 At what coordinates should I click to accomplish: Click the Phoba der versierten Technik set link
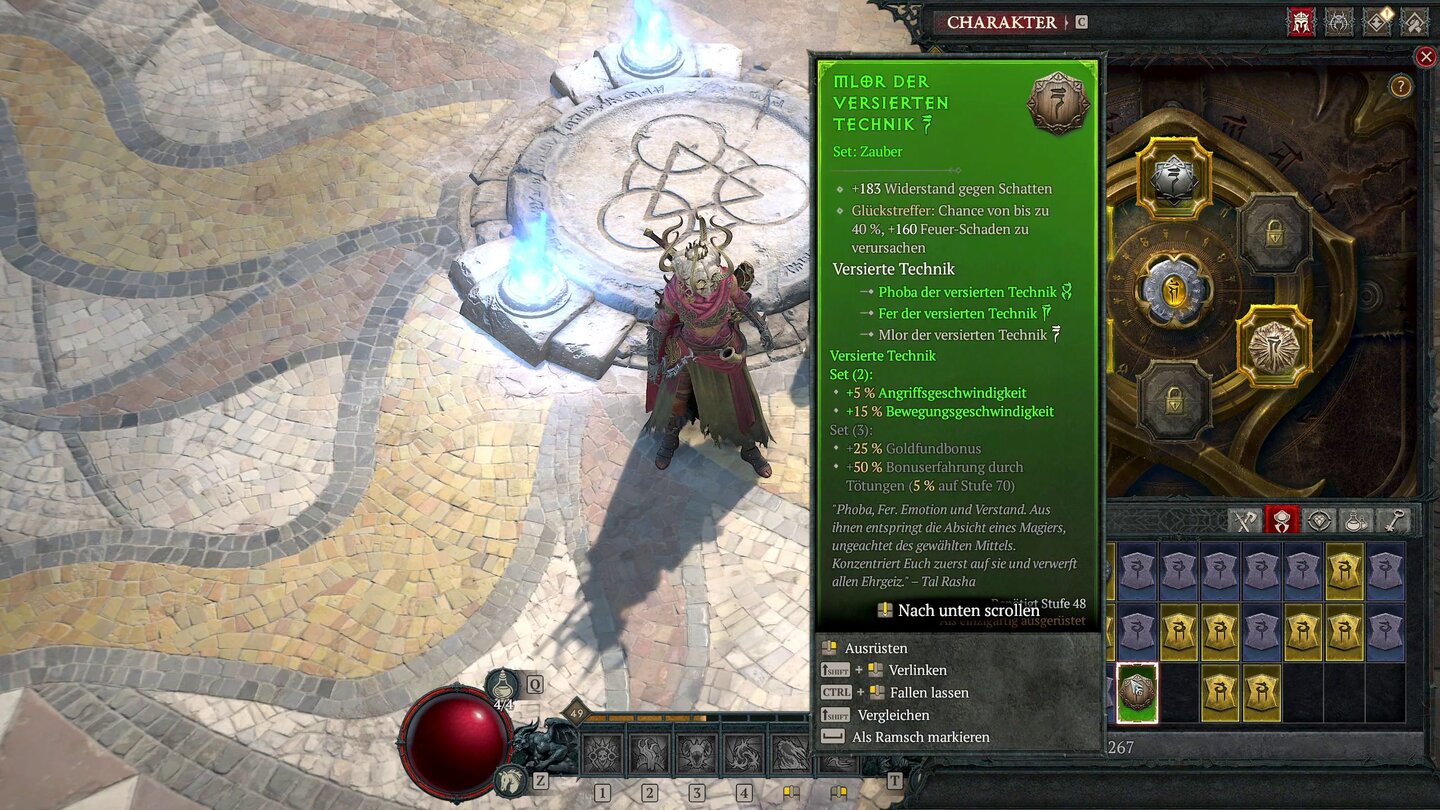(967, 291)
